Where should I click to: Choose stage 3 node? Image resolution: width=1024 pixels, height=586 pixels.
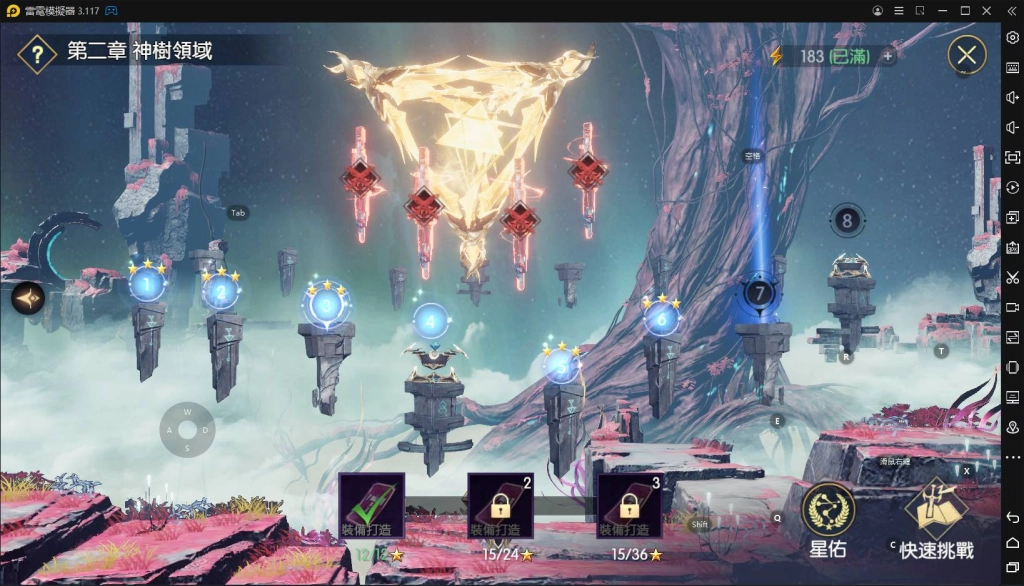[x=325, y=306]
